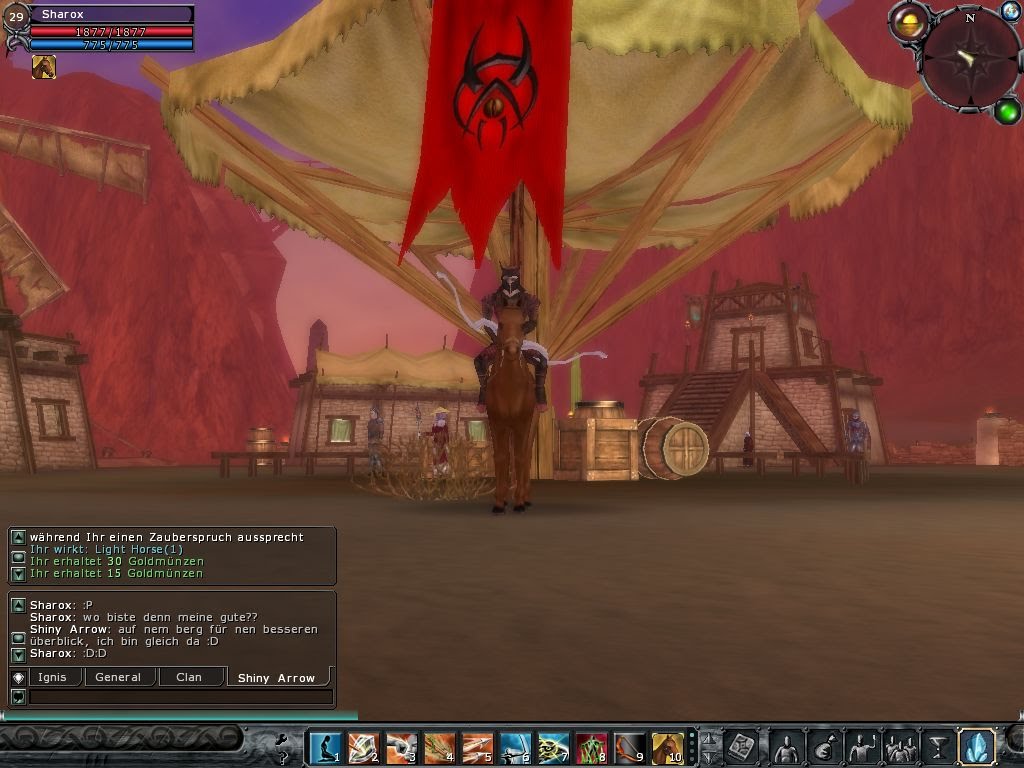The image size is (1024, 768).
Task: Switch to the Ignis chat tab
Action: [x=52, y=677]
